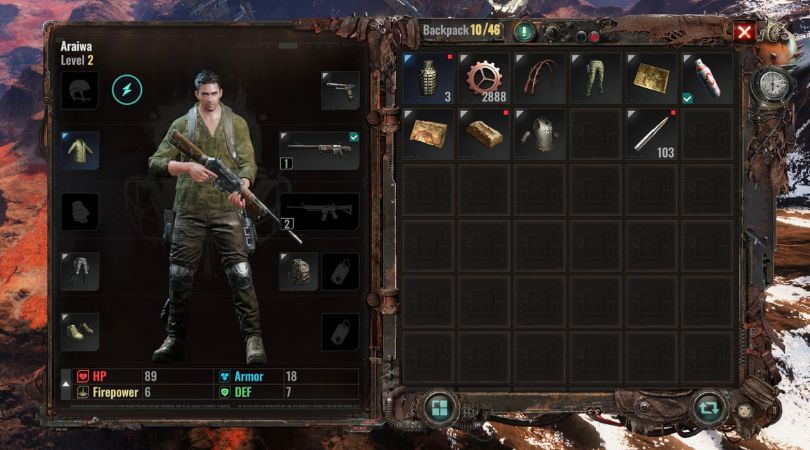Select the equipped pants slot

(80, 271)
